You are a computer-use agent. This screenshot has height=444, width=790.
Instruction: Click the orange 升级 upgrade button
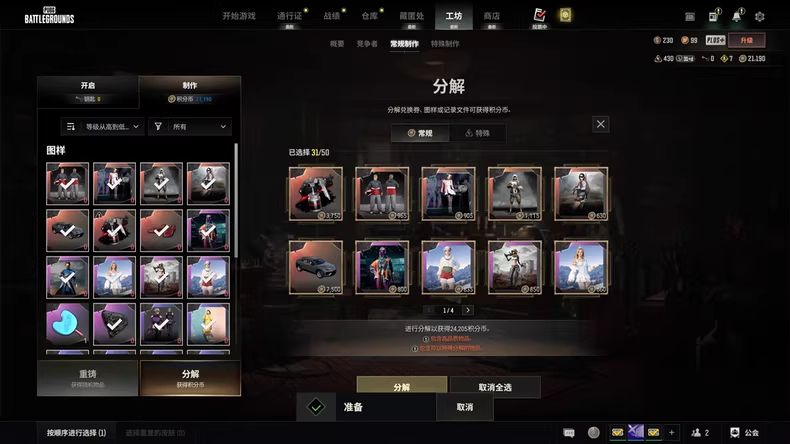coord(746,41)
